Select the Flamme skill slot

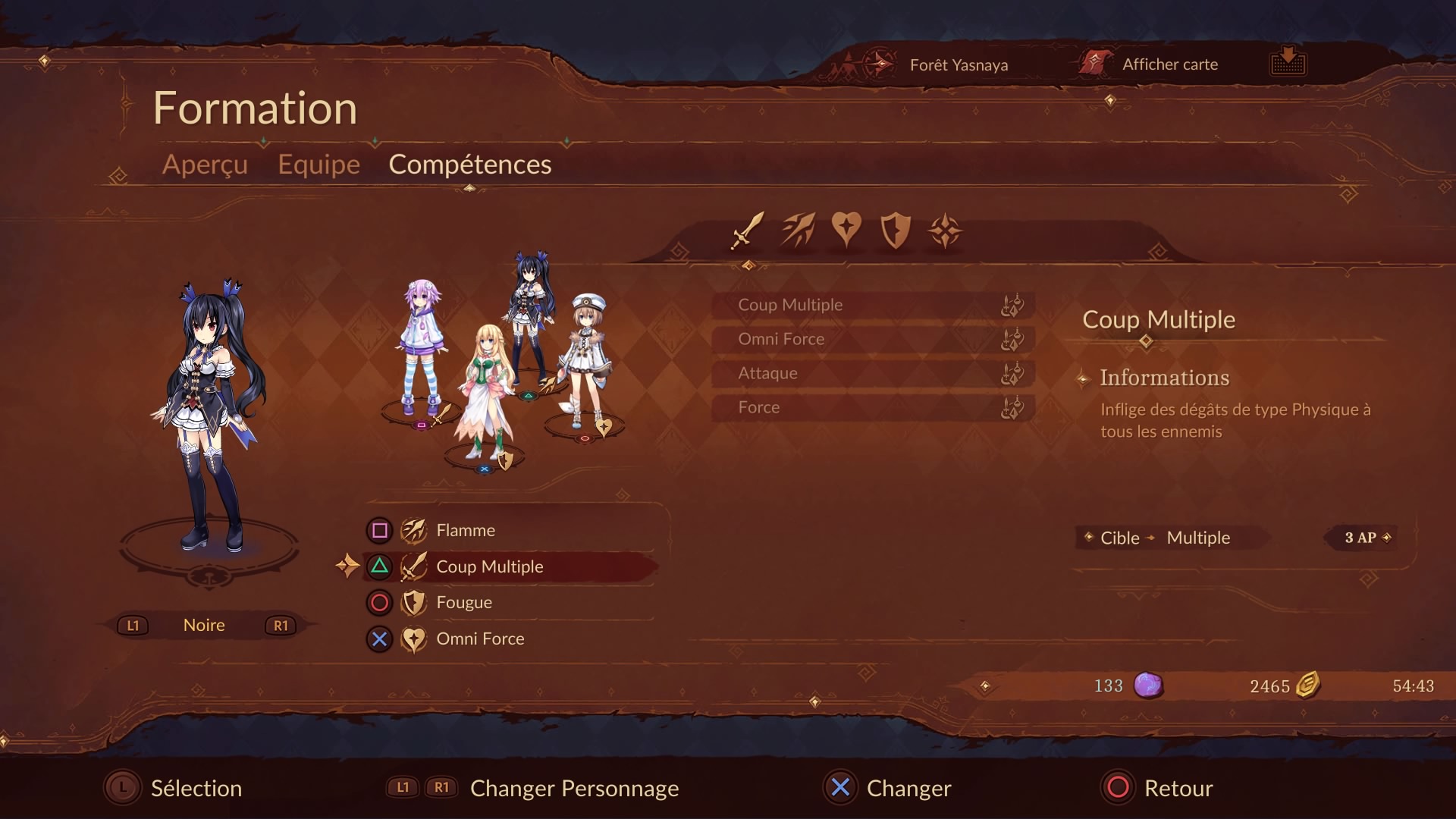click(508, 531)
